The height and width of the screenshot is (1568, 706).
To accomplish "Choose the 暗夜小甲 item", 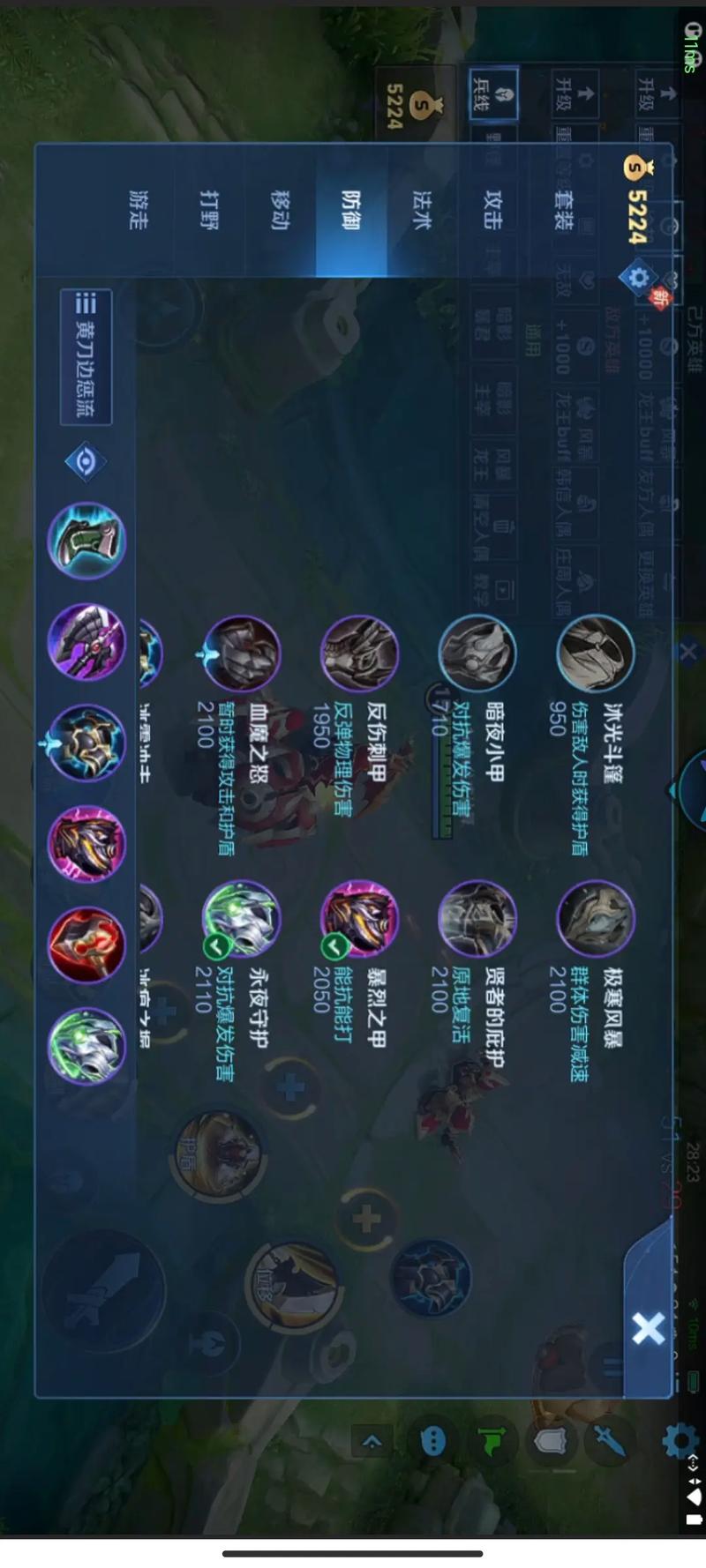I will pyautogui.click(x=477, y=654).
